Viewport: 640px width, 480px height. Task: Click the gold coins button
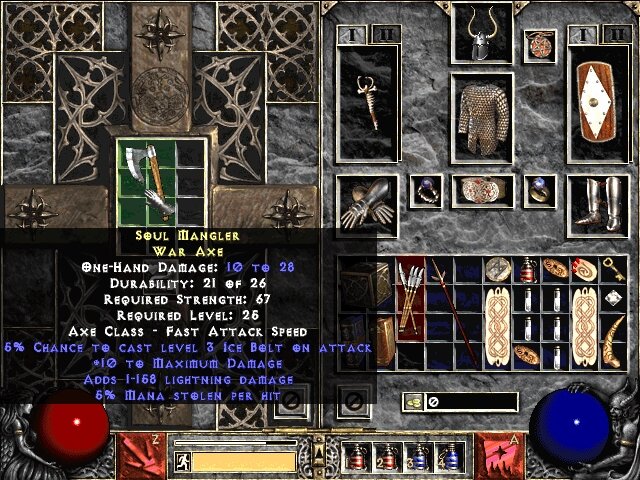[411, 402]
